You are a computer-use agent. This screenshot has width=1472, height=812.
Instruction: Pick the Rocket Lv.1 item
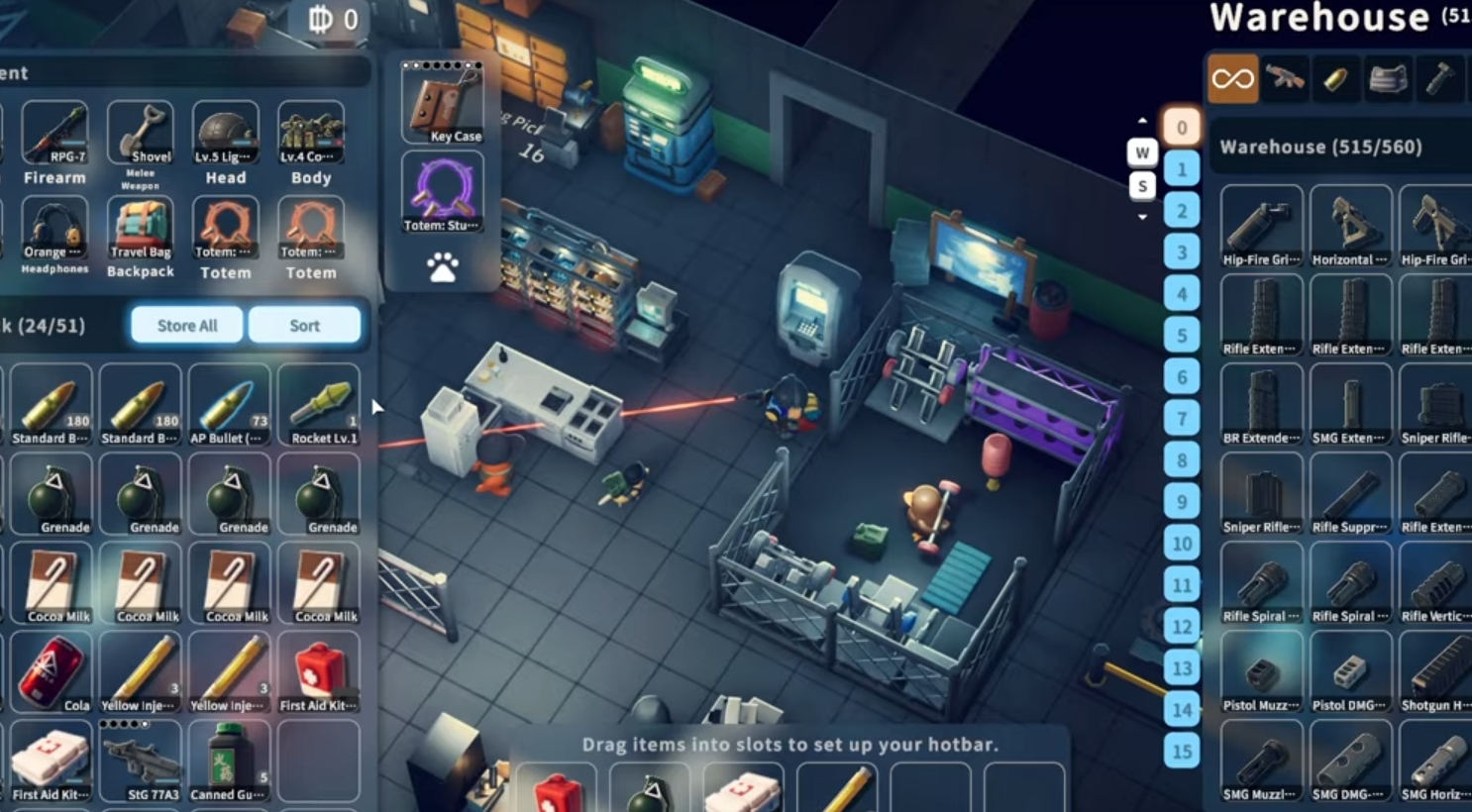(x=318, y=406)
